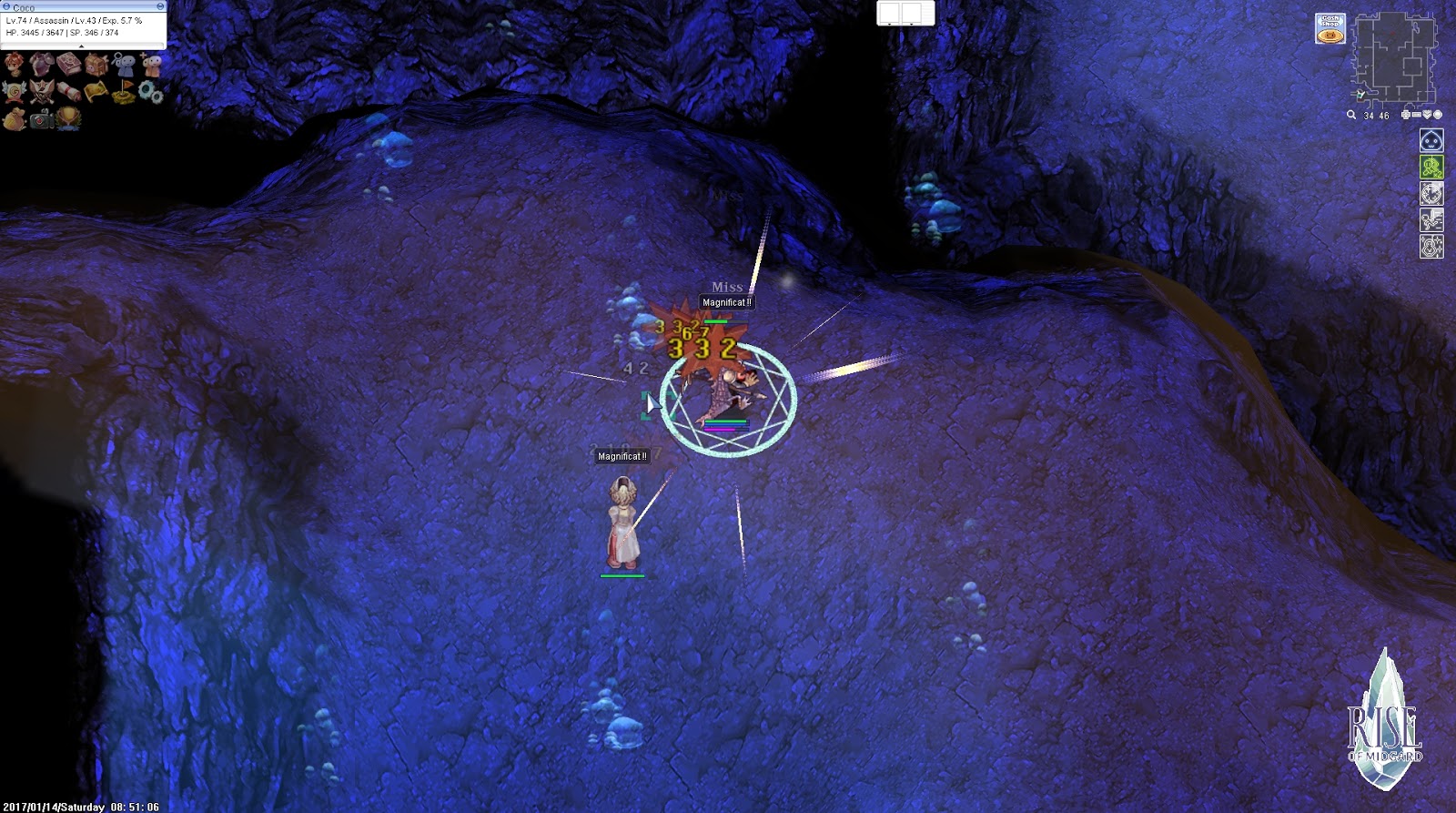This screenshot has height=813, width=1456.
Task: Collapse the Coco status info panel arrow
Action: [81, 46]
